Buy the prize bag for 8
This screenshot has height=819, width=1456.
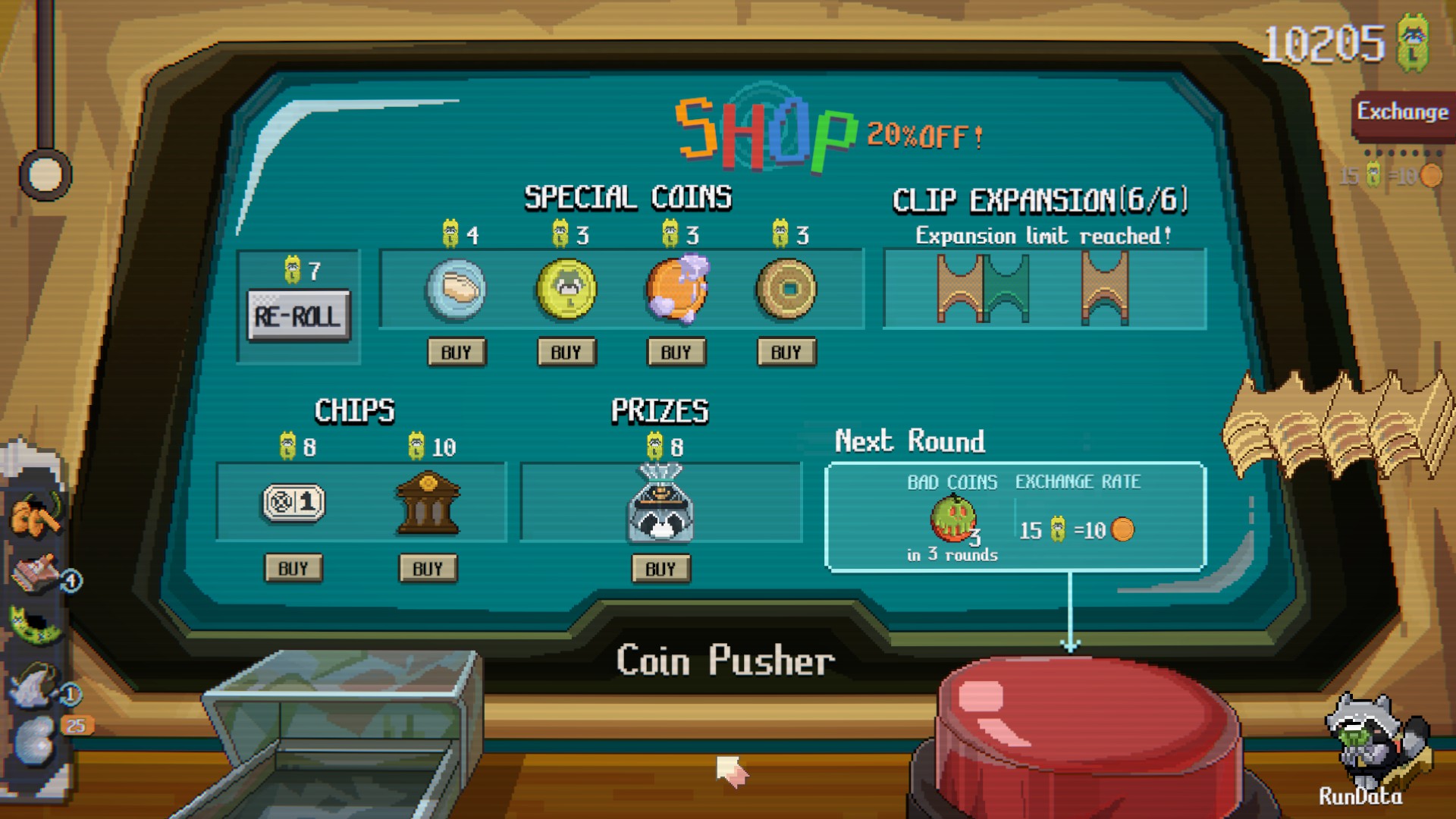(661, 569)
